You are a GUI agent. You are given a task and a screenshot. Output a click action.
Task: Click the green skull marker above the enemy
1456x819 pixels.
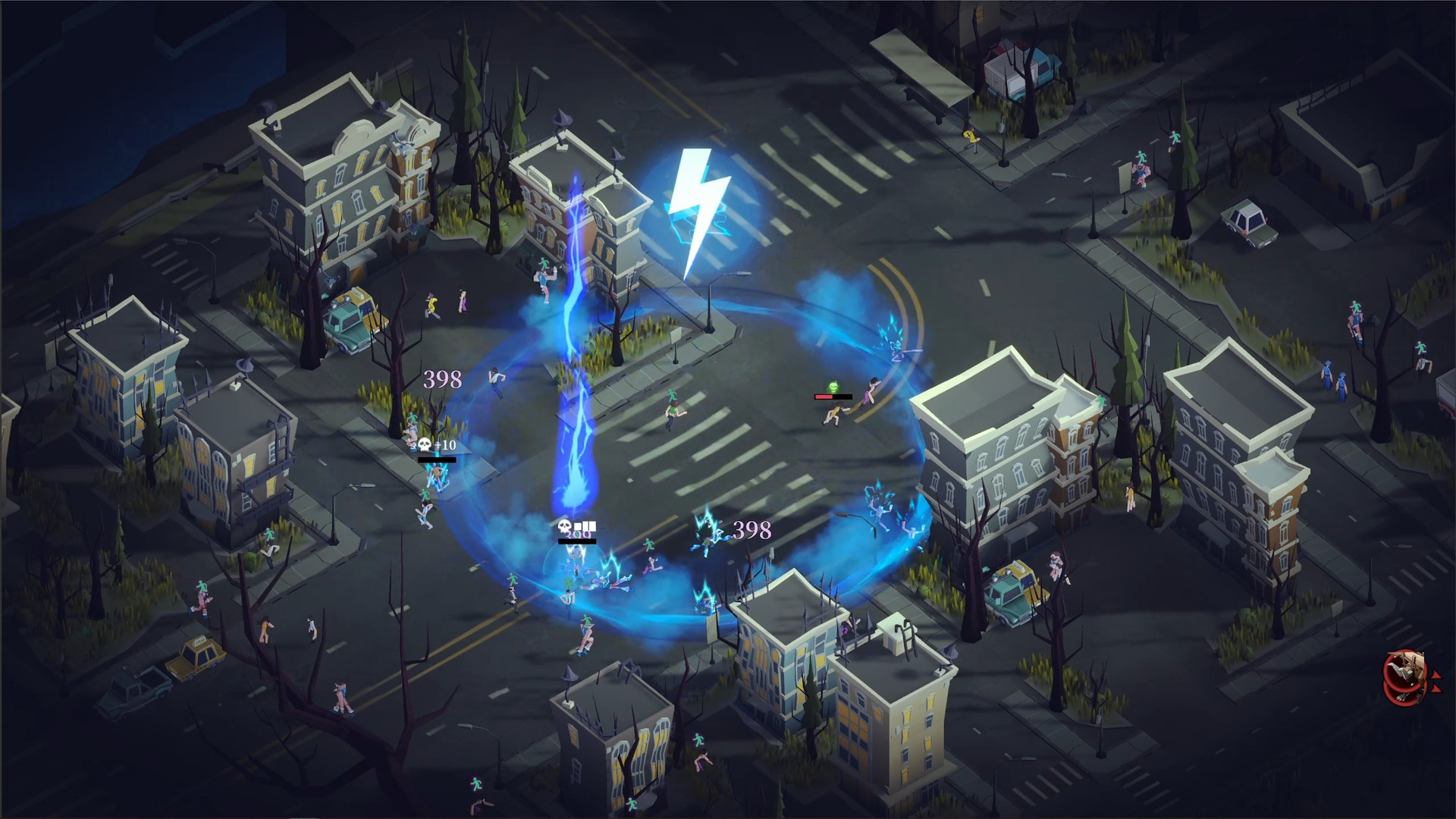coord(833,387)
